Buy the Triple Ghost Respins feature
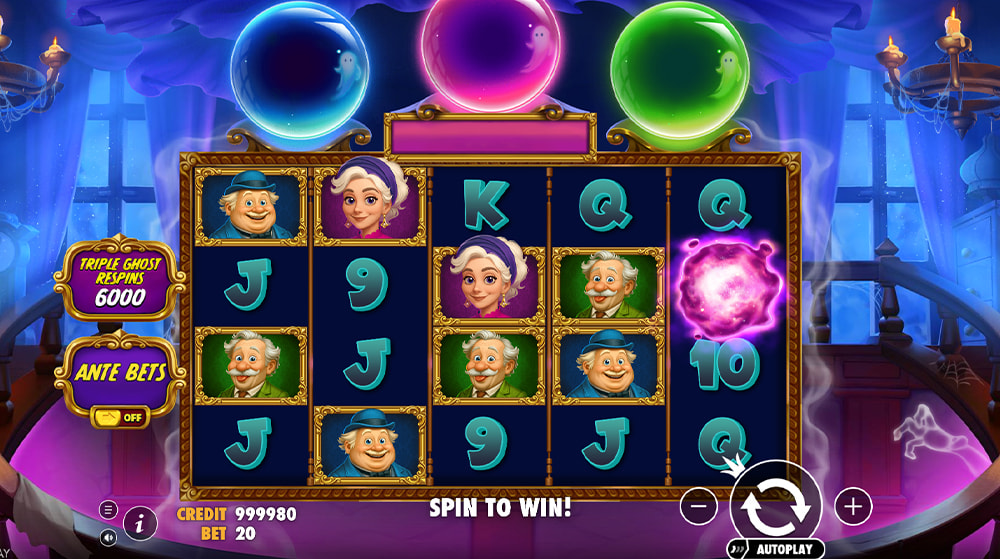1000x559 pixels. (x=121, y=280)
